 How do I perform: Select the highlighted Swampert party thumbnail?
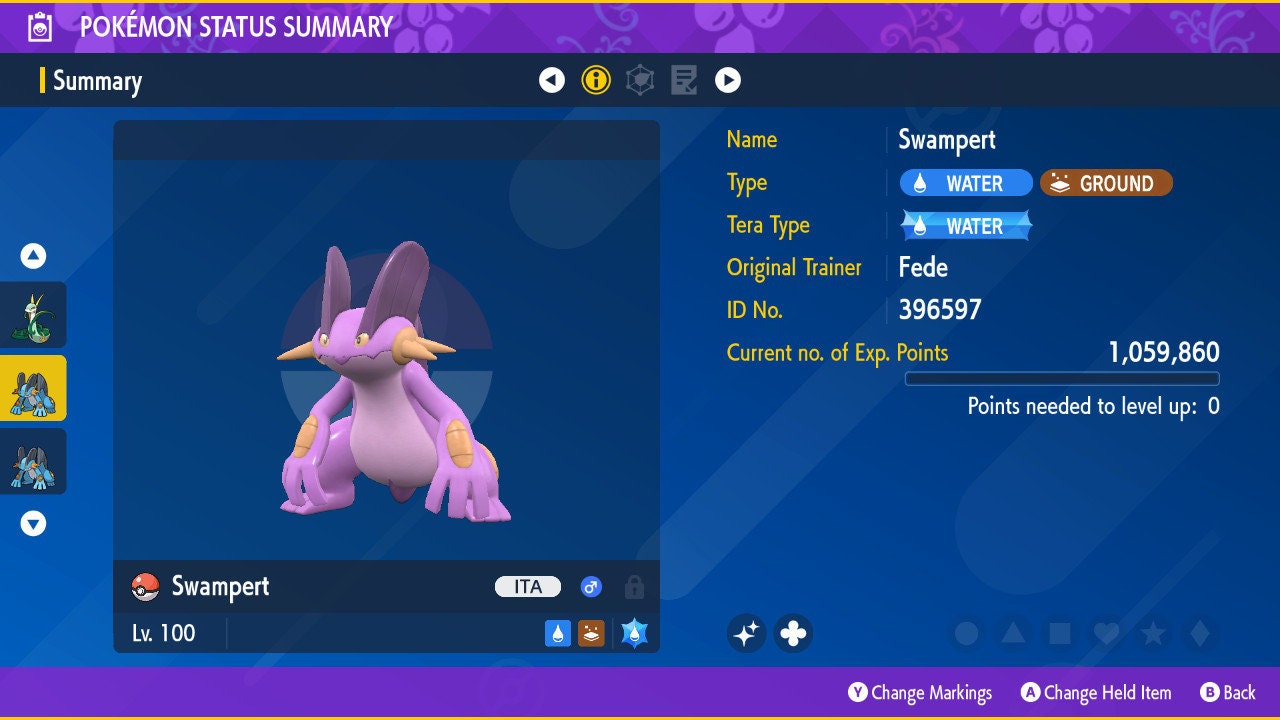click(34, 388)
